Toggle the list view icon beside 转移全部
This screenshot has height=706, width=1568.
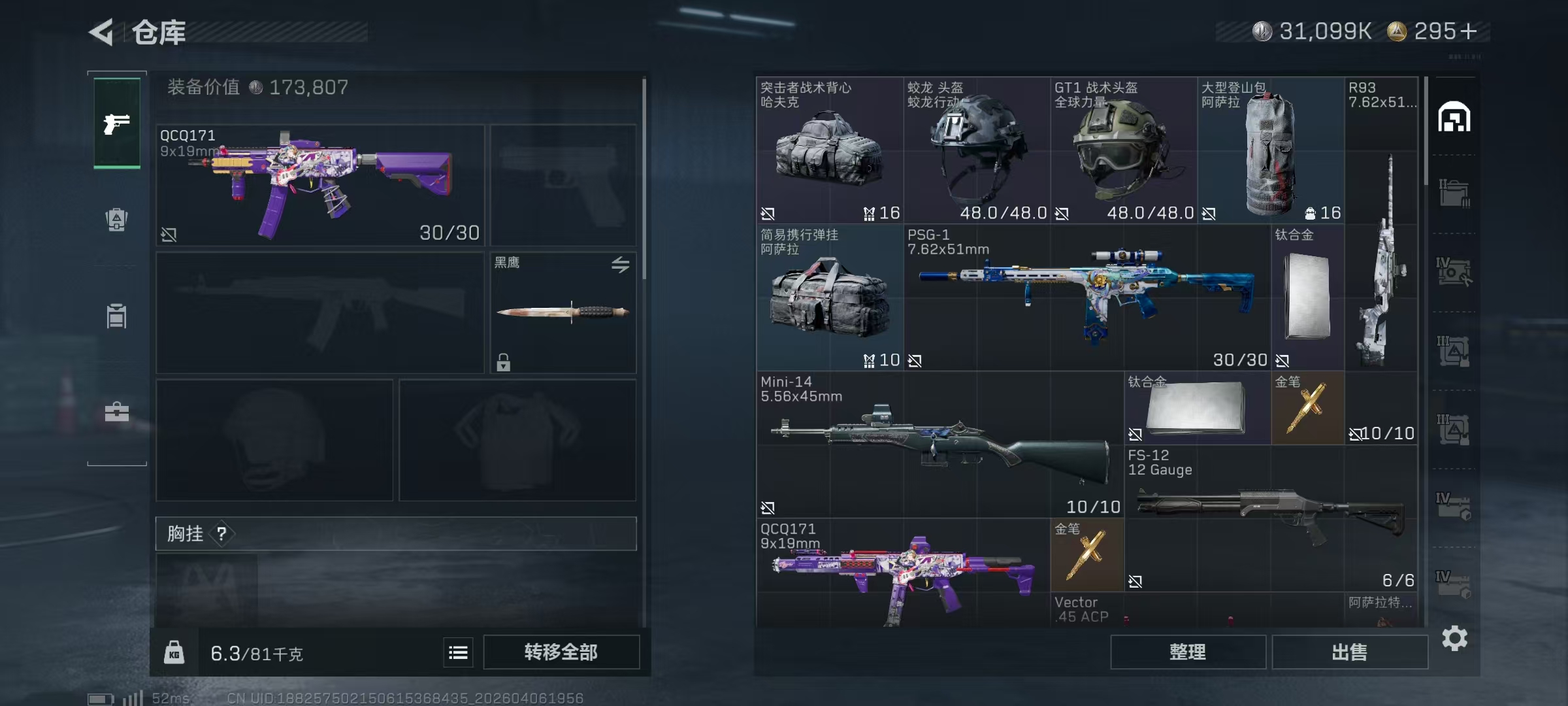458,652
